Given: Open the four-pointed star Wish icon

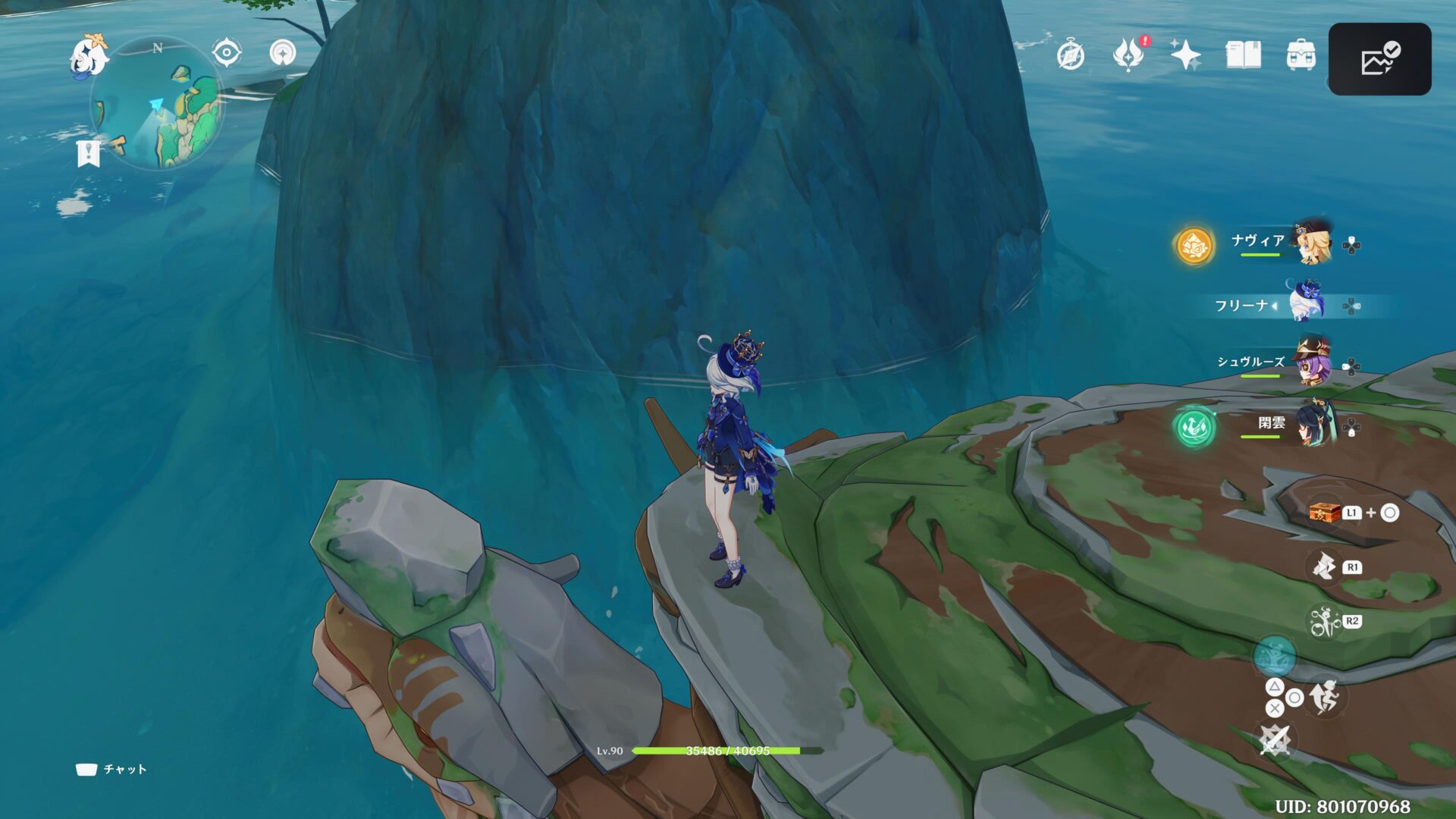Looking at the screenshot, I should 1185,55.
